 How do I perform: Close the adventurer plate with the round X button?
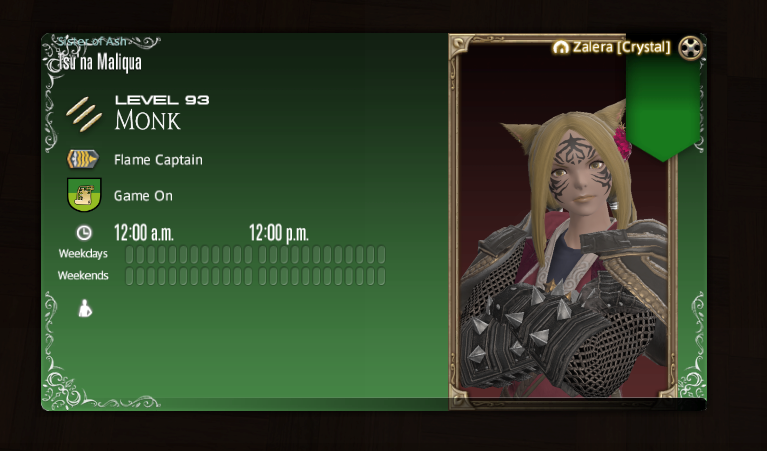click(x=690, y=47)
